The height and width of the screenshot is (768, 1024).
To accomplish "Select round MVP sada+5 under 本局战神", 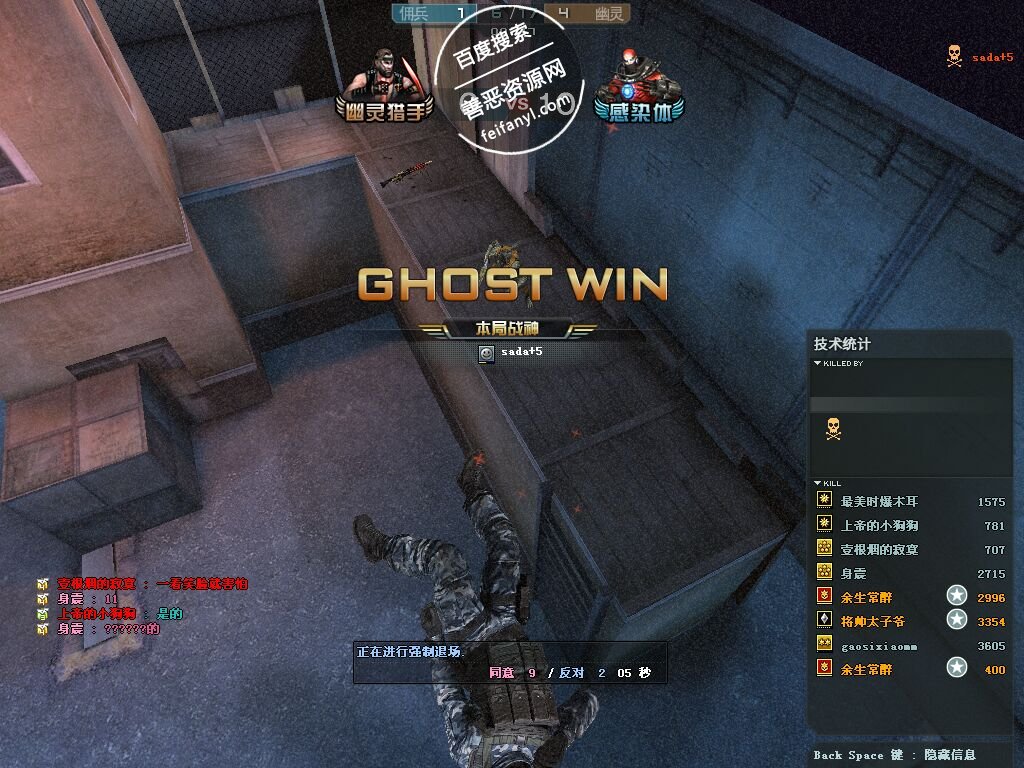I will (520, 352).
